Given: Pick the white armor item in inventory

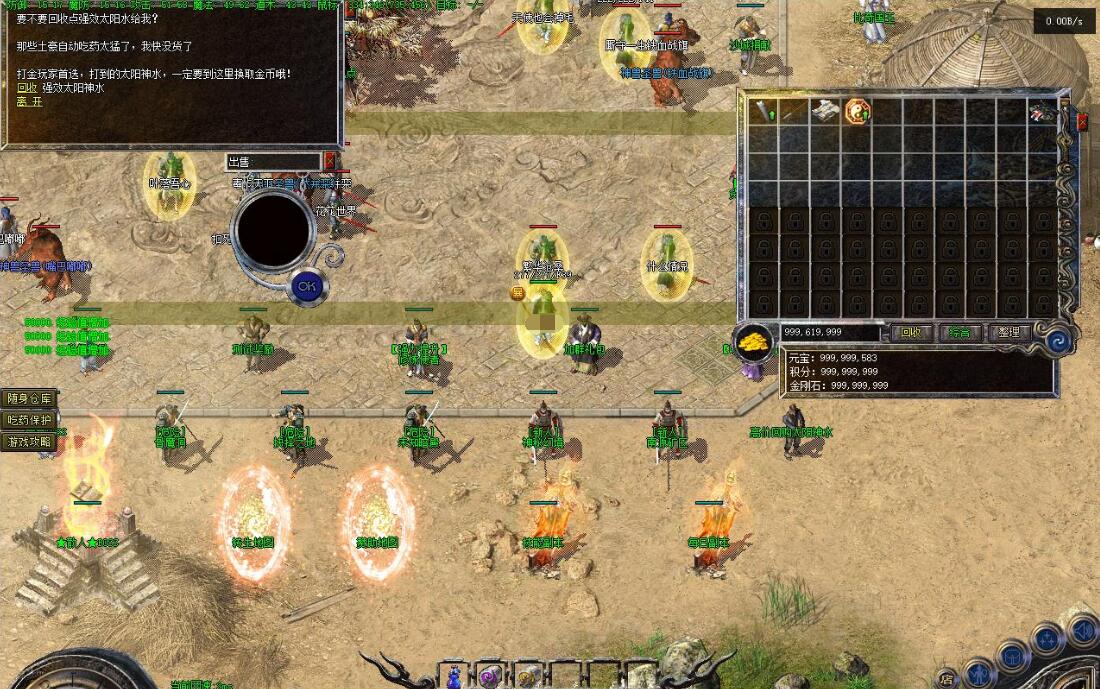Looking at the screenshot, I should pos(825,111).
